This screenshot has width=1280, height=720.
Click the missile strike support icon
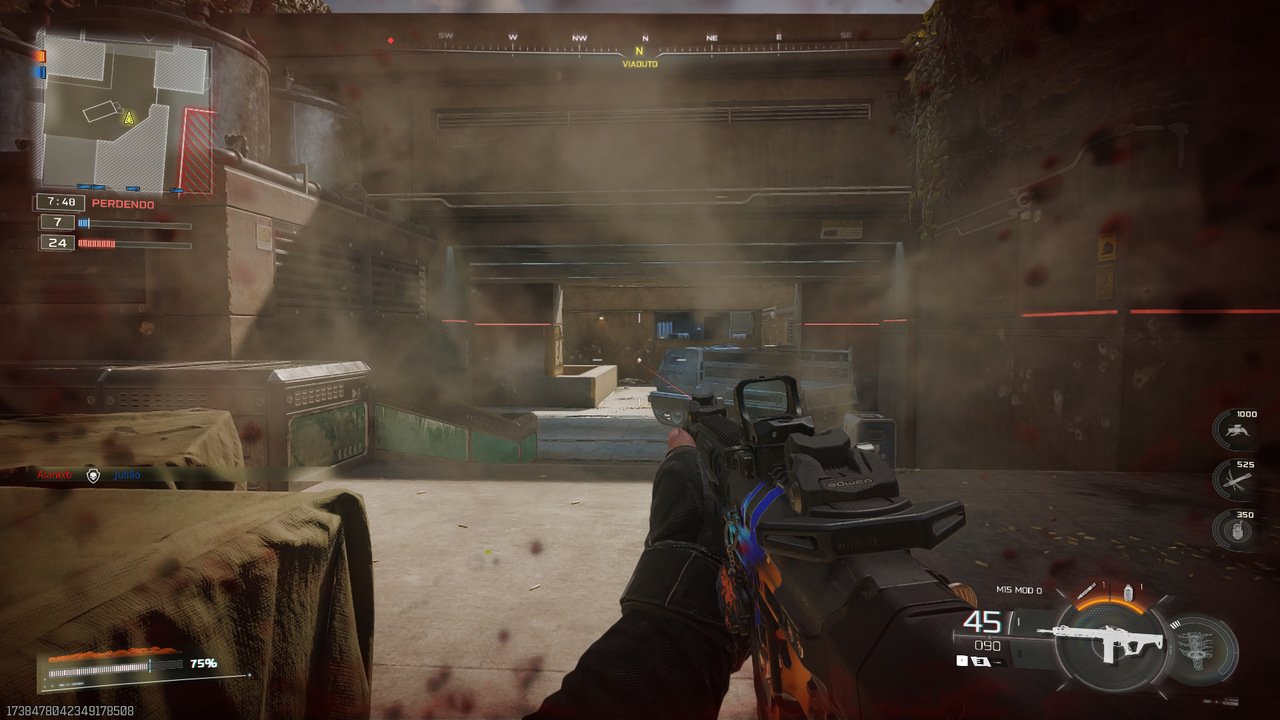(x=1237, y=478)
